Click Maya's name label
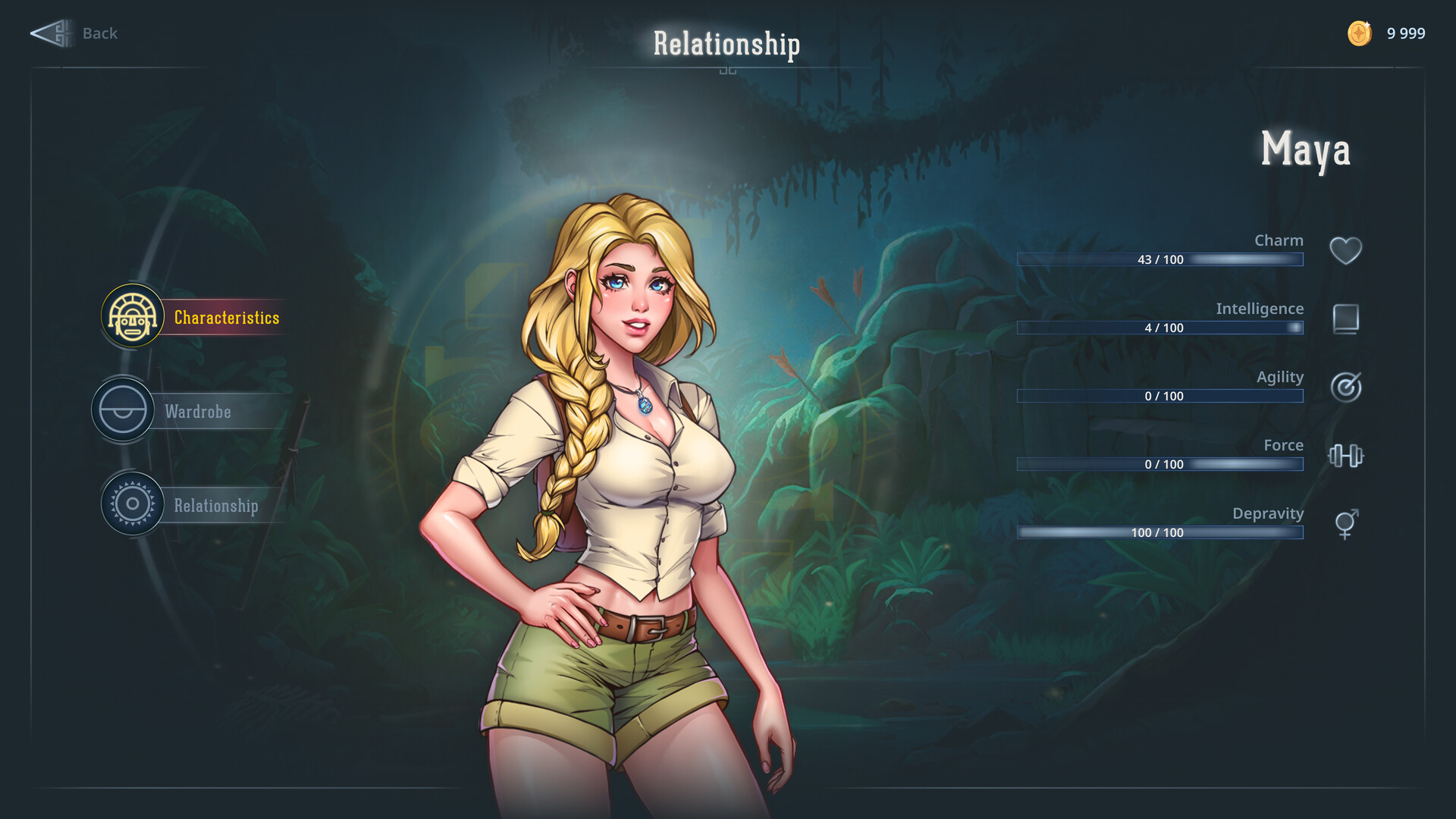This screenshot has height=819, width=1456. [1306, 150]
